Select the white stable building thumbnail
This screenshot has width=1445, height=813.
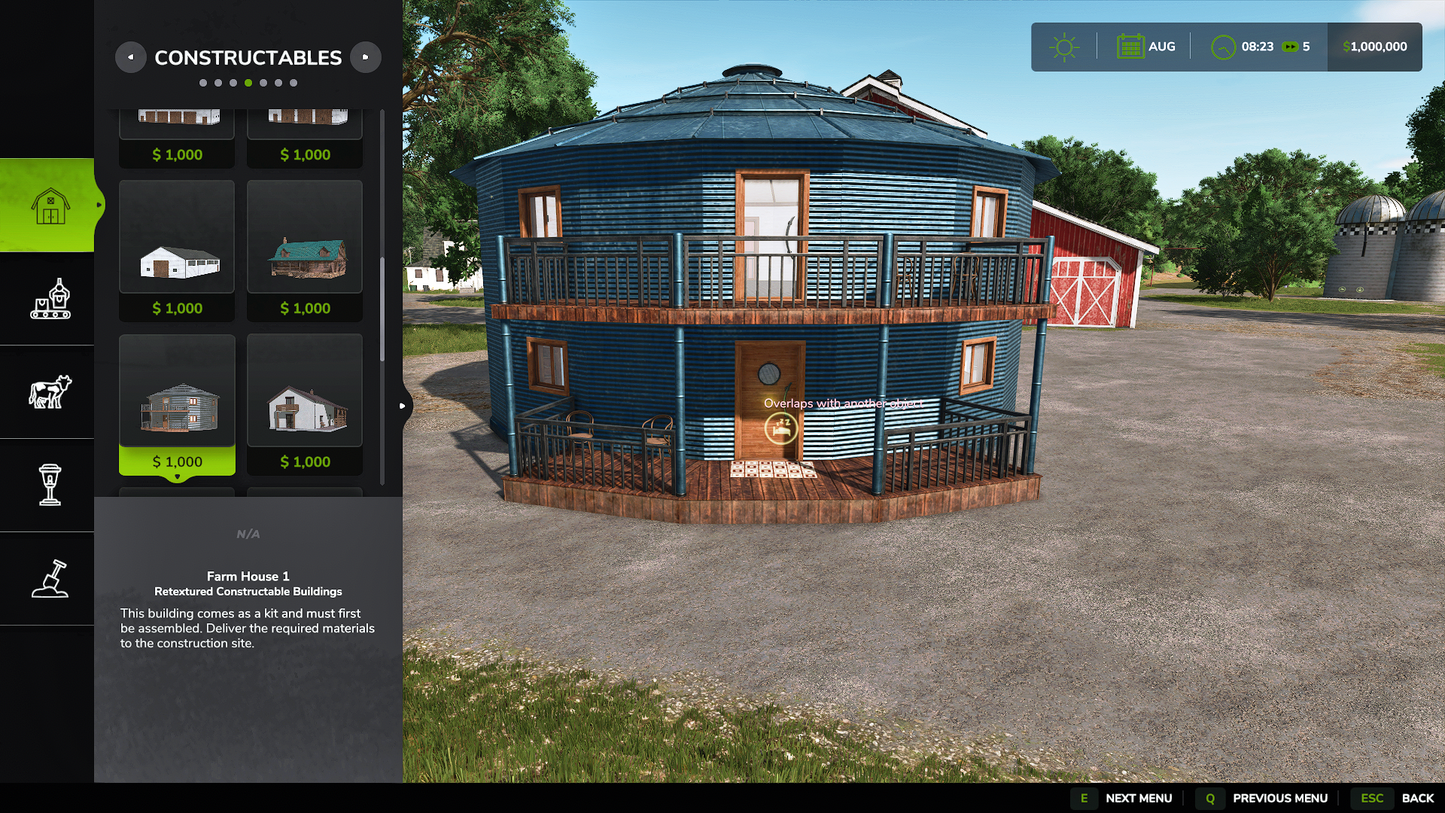(x=176, y=235)
